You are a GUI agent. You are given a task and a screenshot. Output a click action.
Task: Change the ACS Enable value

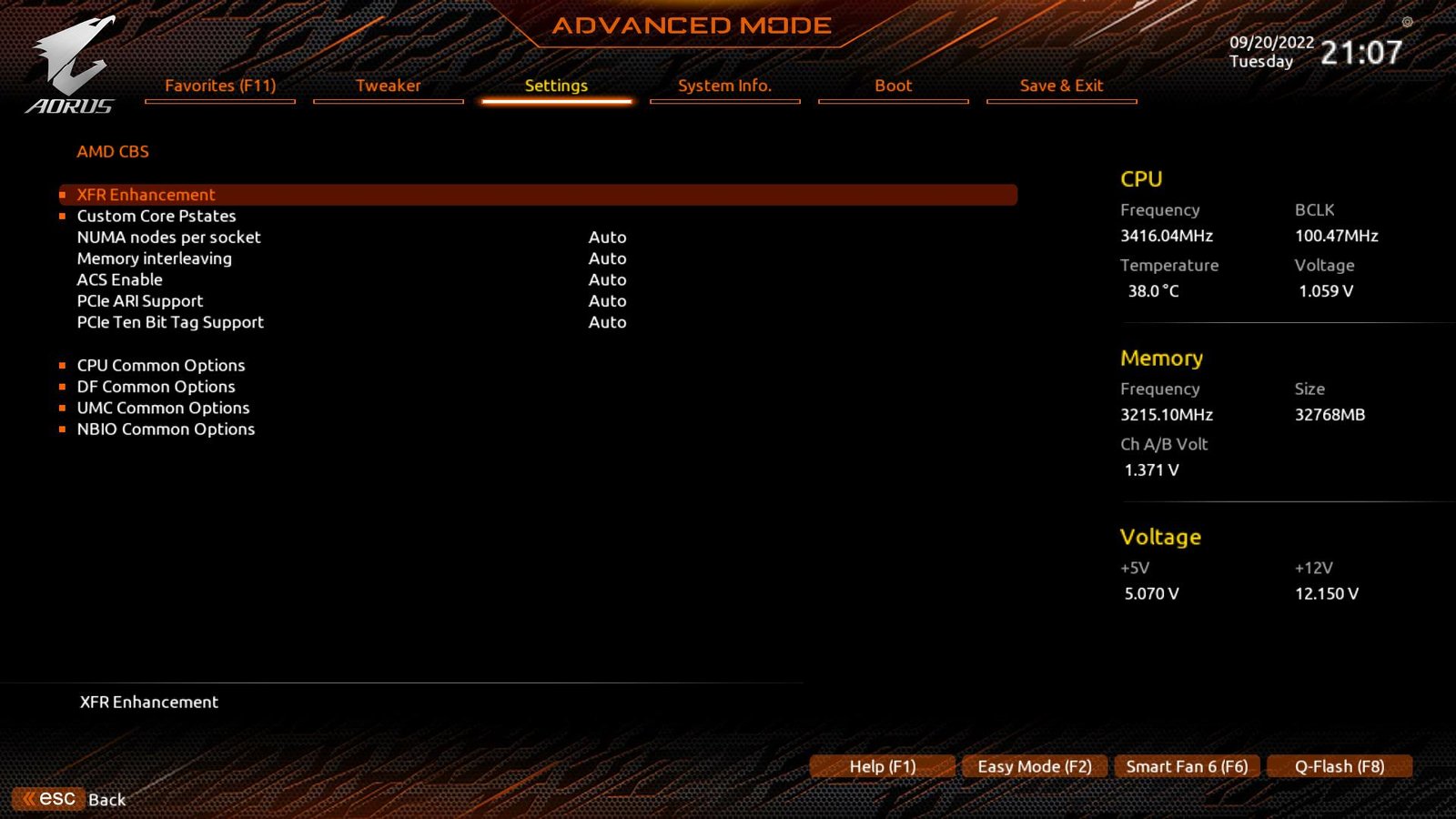coord(607,279)
